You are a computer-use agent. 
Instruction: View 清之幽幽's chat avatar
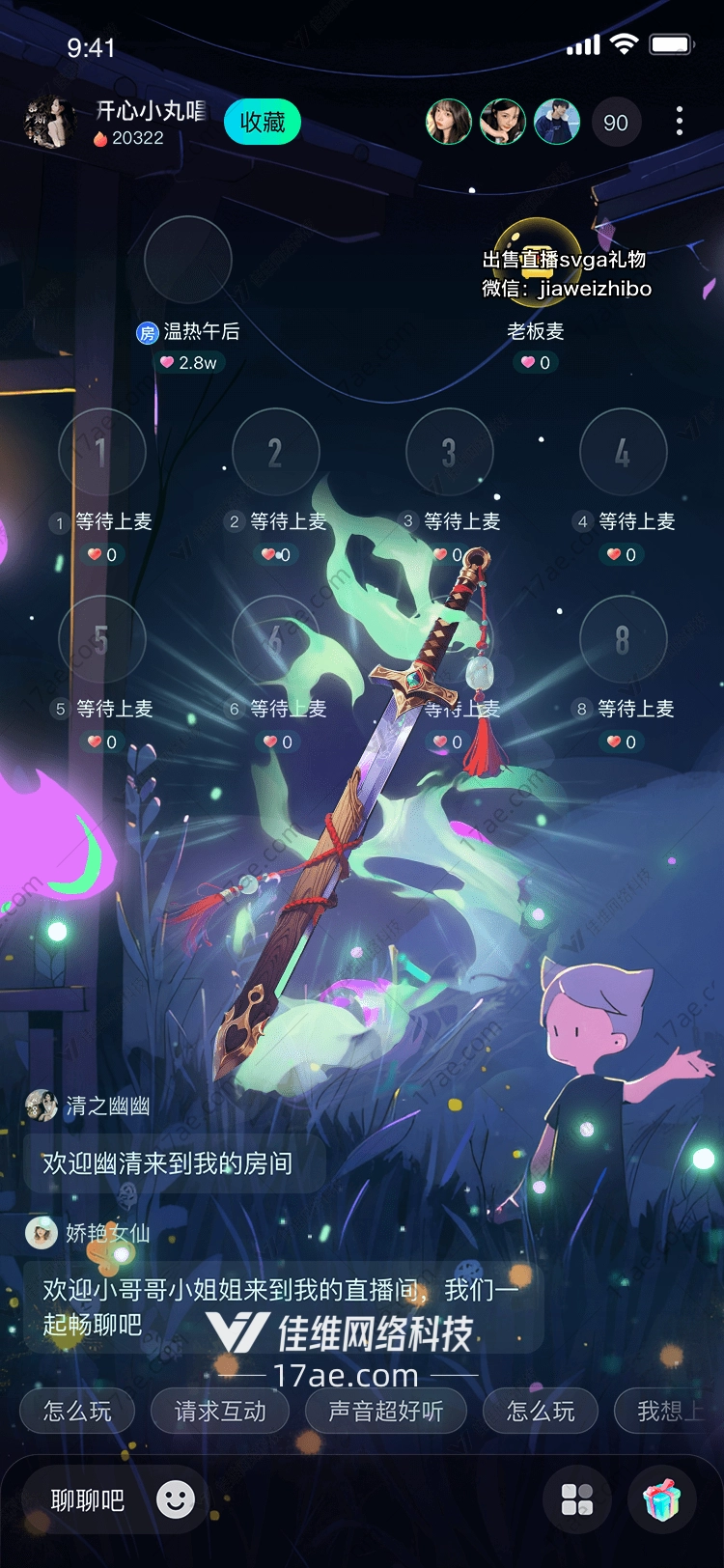point(42,1106)
